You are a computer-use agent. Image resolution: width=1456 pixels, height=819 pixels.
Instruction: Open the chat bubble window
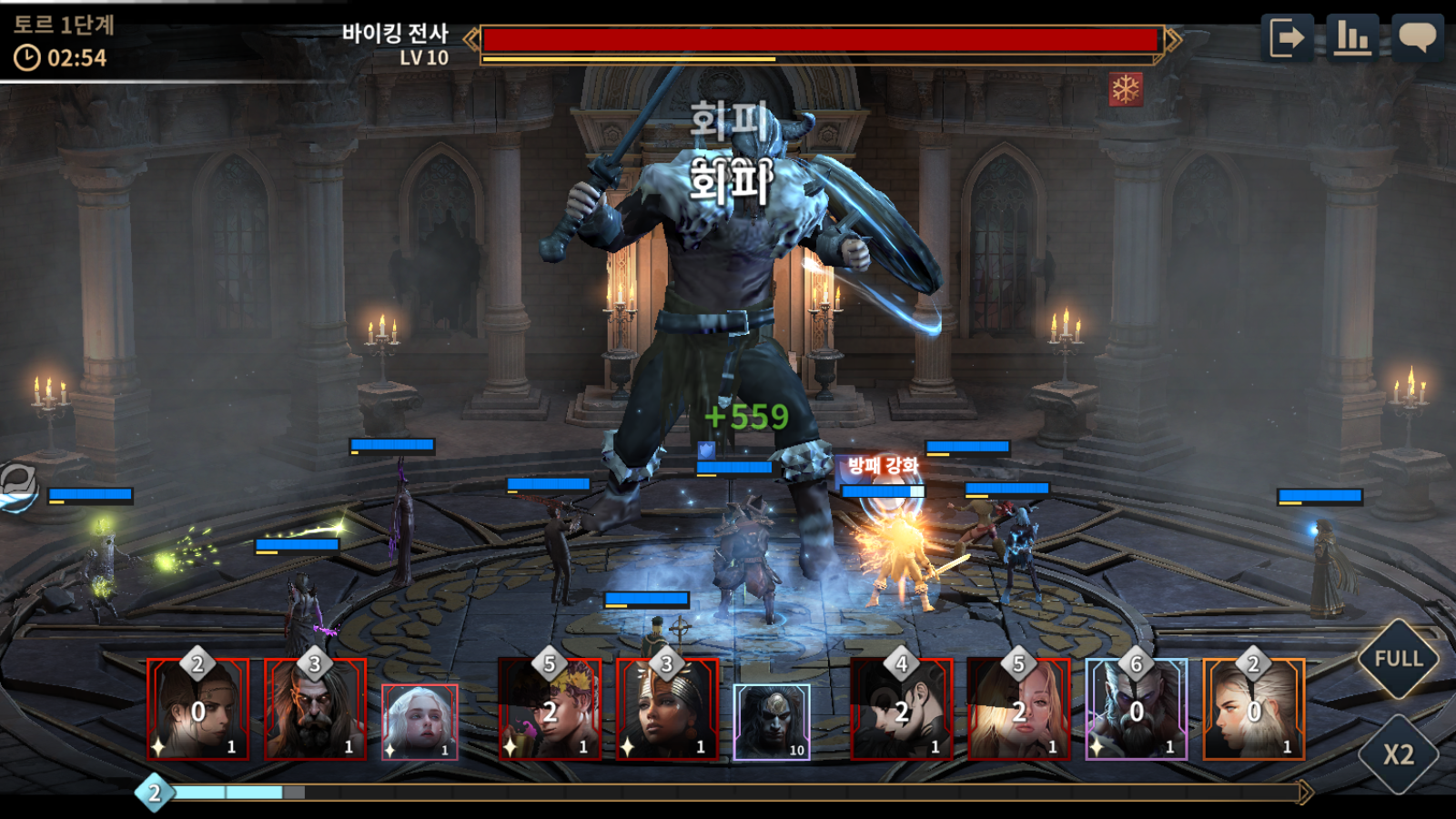(1417, 38)
